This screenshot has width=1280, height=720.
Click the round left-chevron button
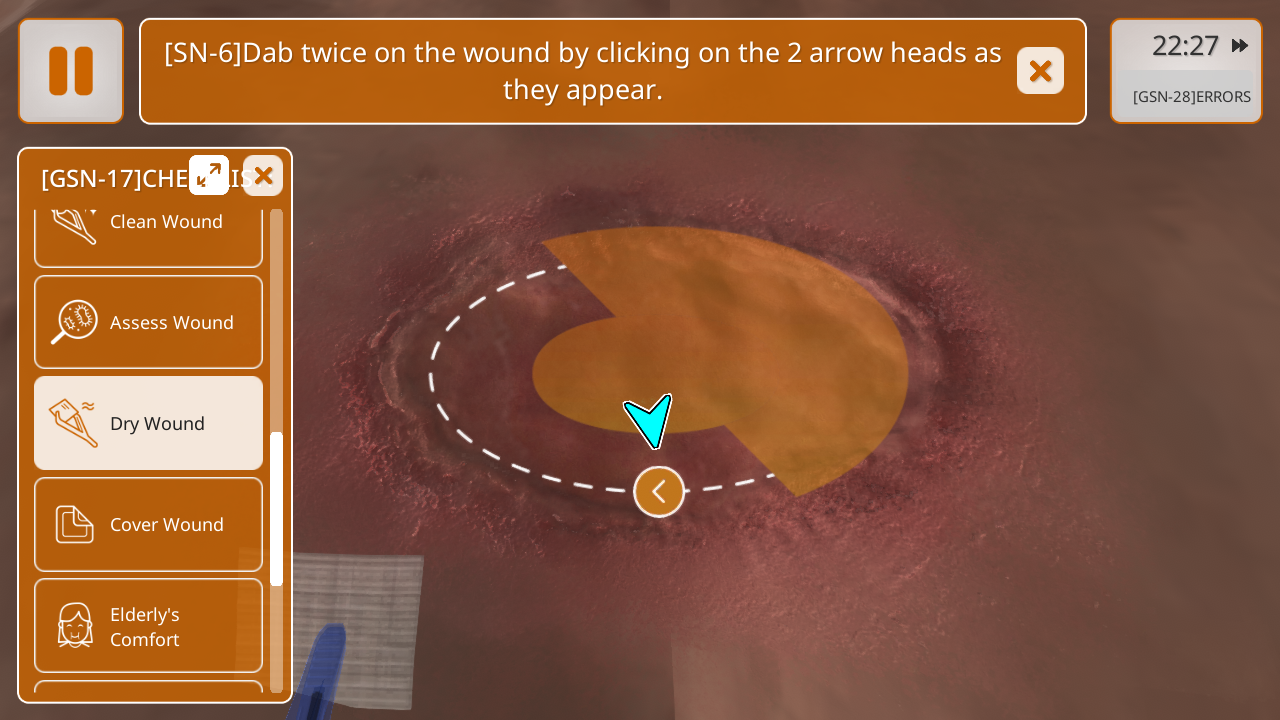pos(659,491)
